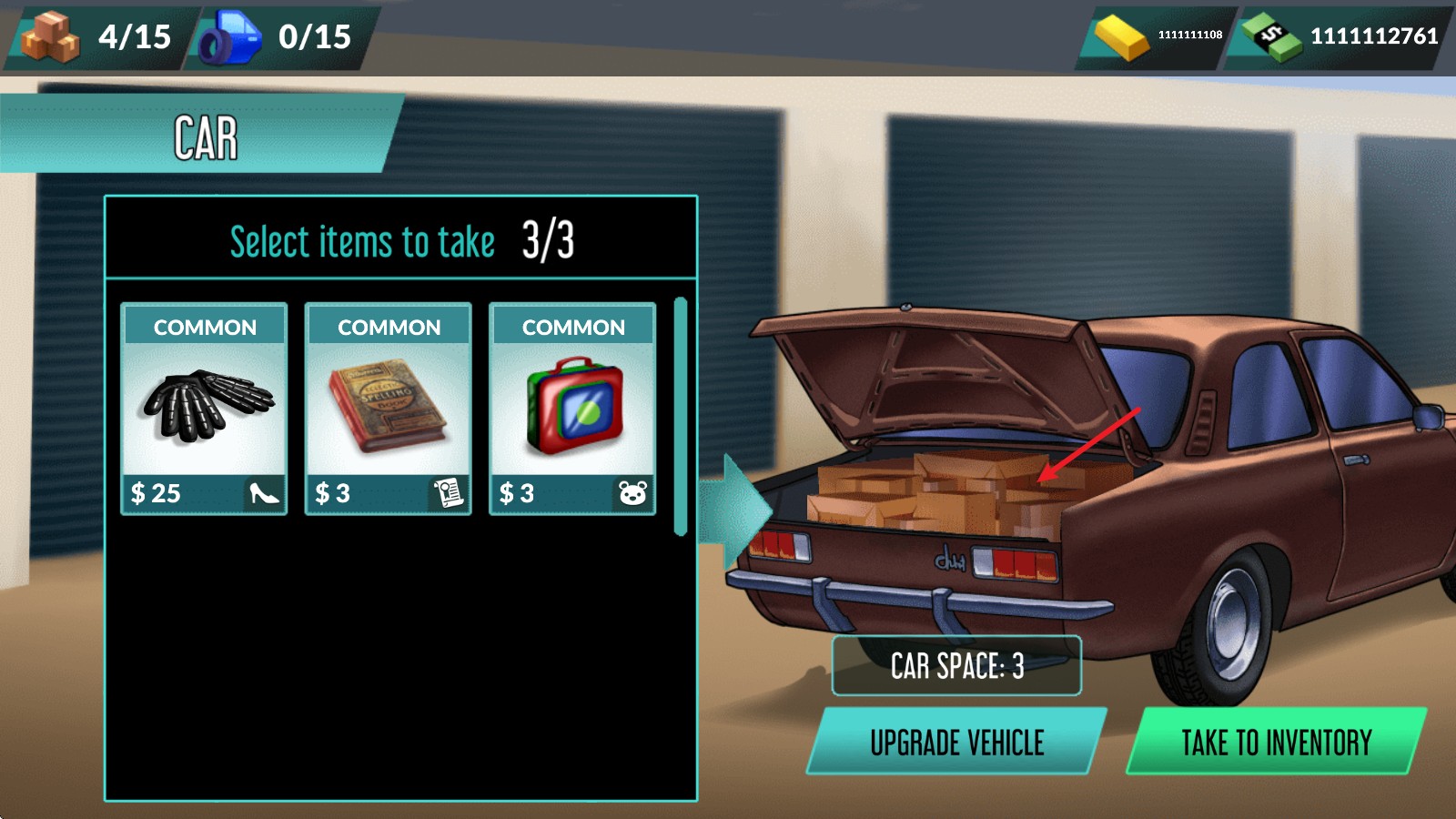Take selected items to inventory
This screenshot has width=1456, height=819.
[x=1276, y=743]
